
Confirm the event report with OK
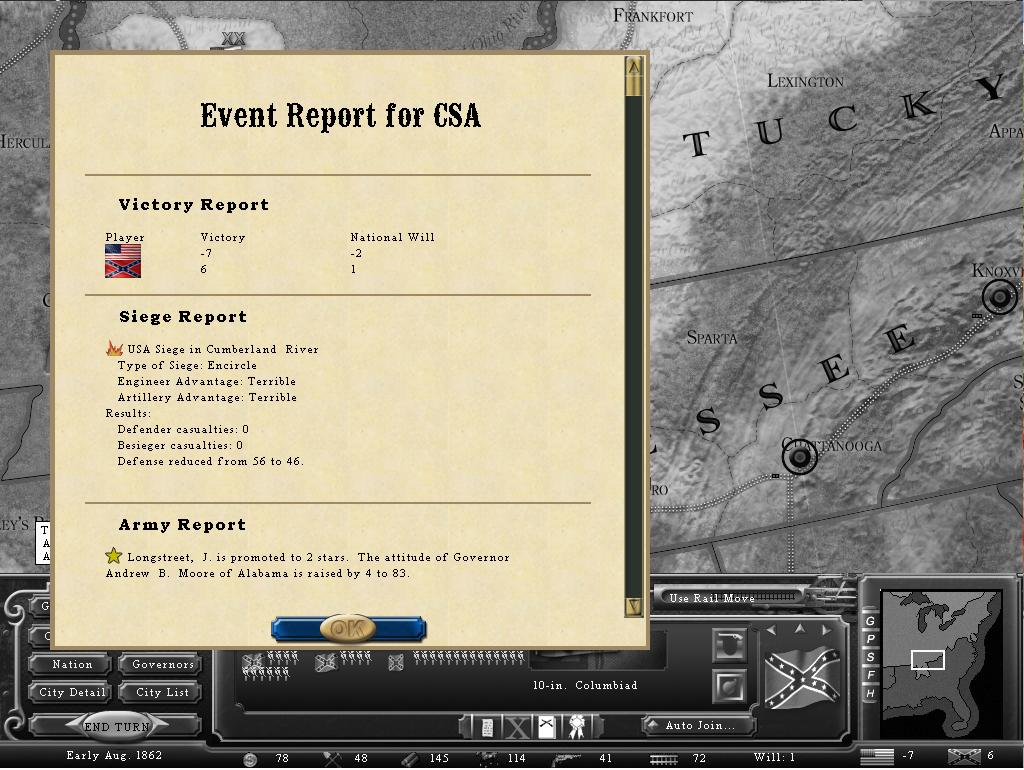(x=348, y=629)
